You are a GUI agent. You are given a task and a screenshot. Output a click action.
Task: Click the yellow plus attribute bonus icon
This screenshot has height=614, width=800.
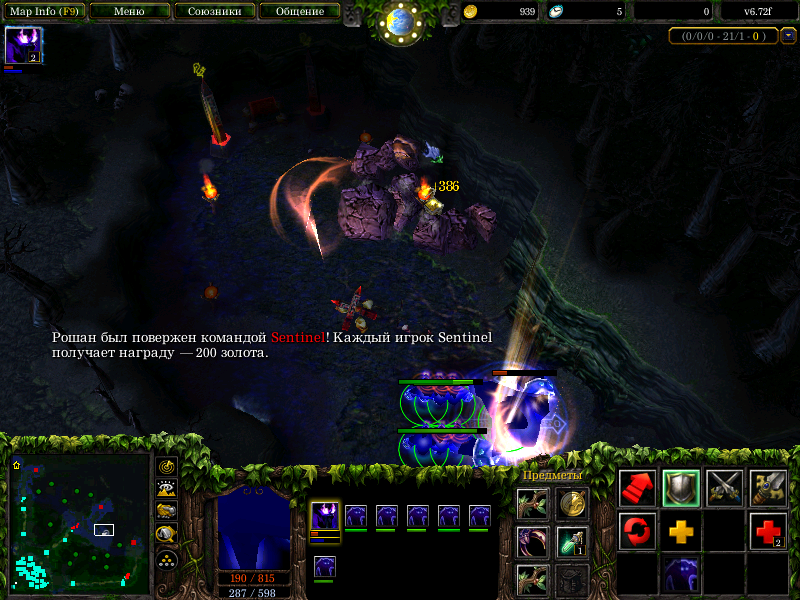pyautogui.click(x=681, y=530)
